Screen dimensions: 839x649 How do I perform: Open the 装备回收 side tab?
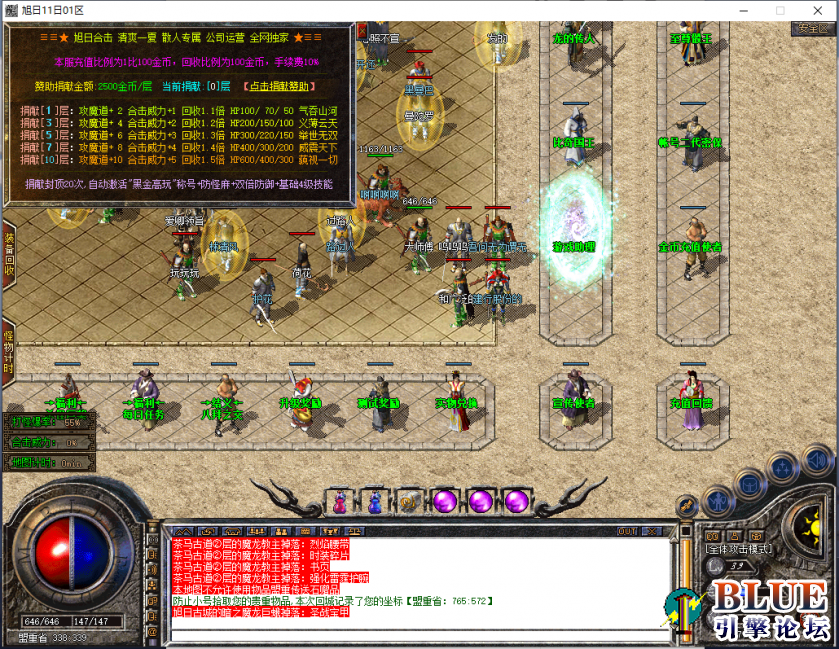(x=8, y=254)
